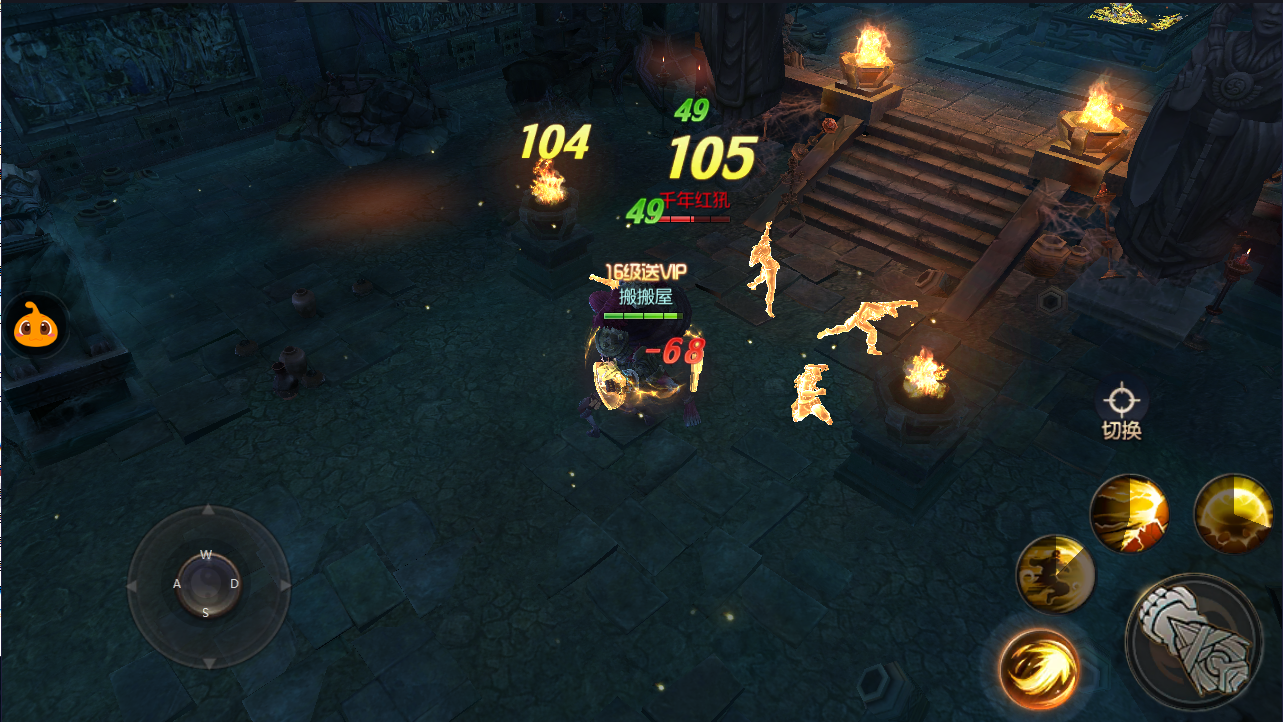Viewport: 1283px width, 722px height.
Task: Open the orange pumpkin mascot menu
Action: [36, 326]
